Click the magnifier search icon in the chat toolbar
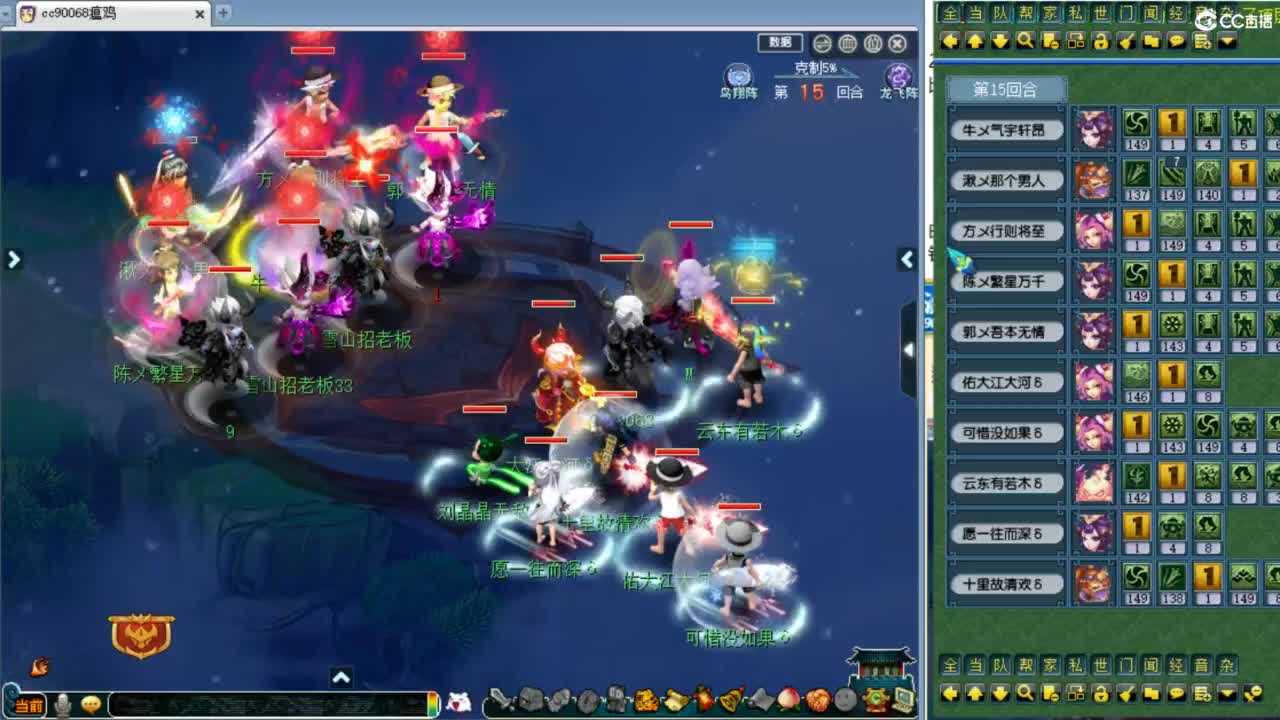The height and width of the screenshot is (720, 1280). [1024, 41]
